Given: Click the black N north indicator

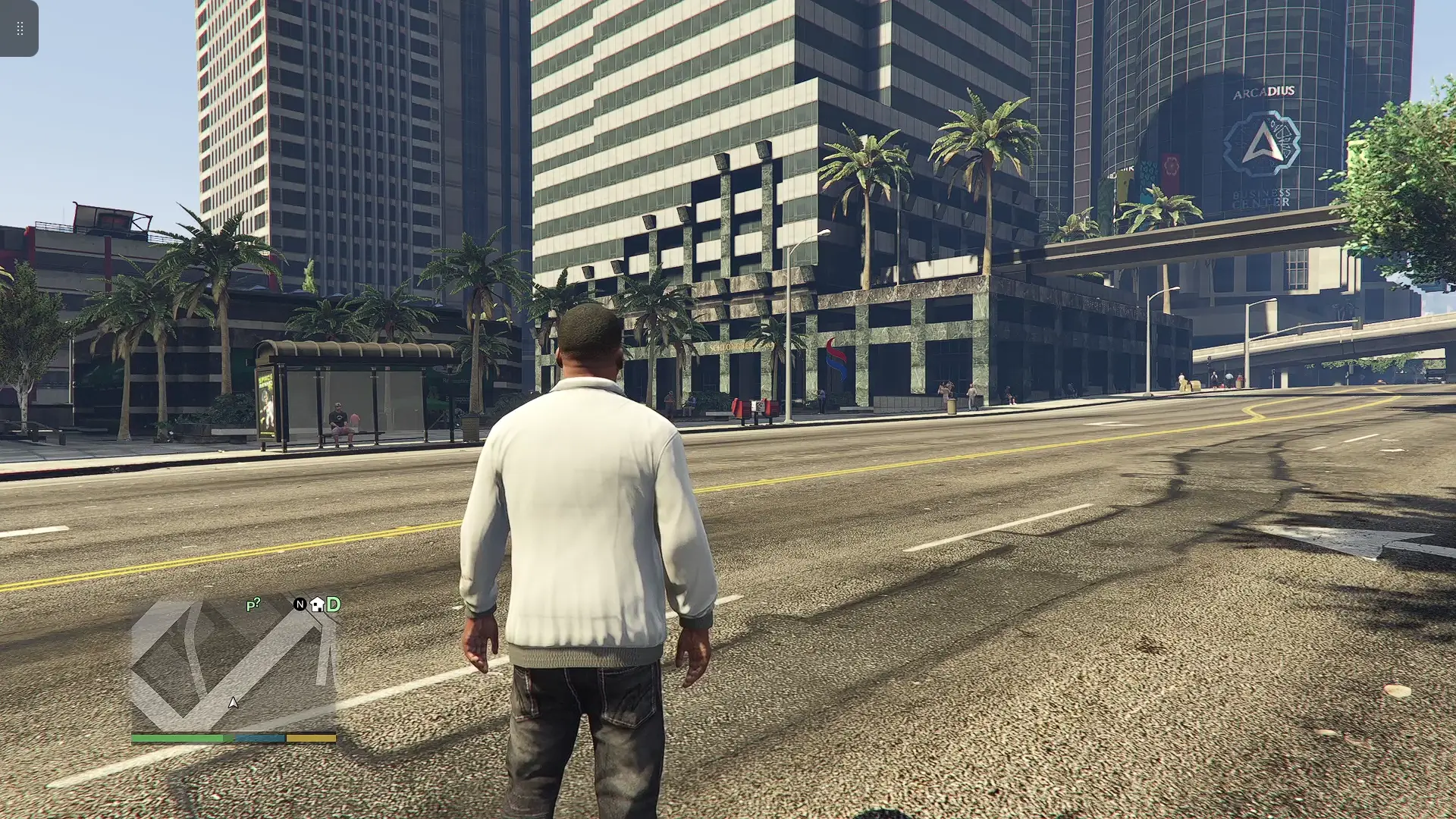Looking at the screenshot, I should tap(300, 604).
